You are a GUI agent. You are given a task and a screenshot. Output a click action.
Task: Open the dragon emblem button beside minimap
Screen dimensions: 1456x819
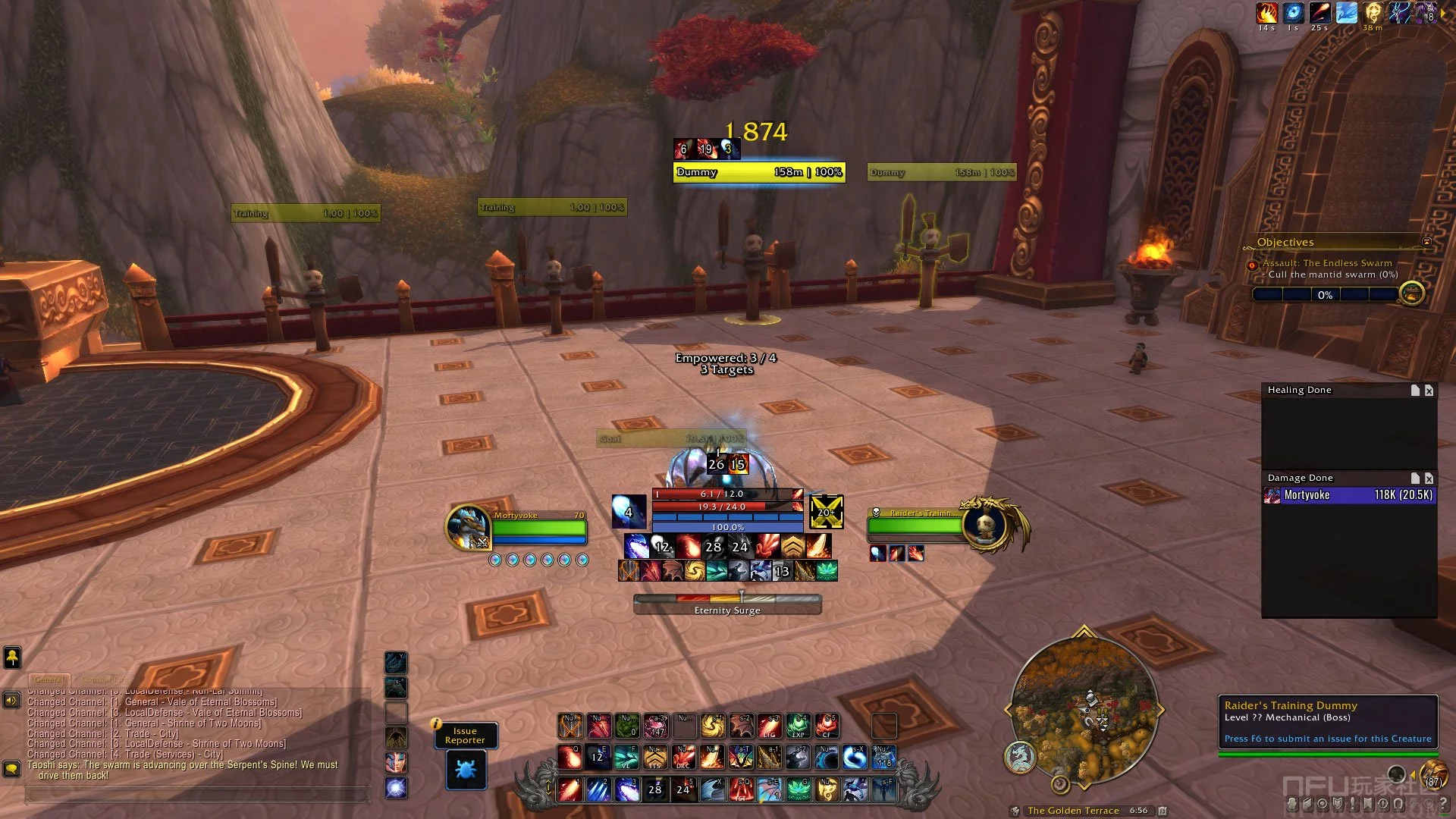[1020, 756]
